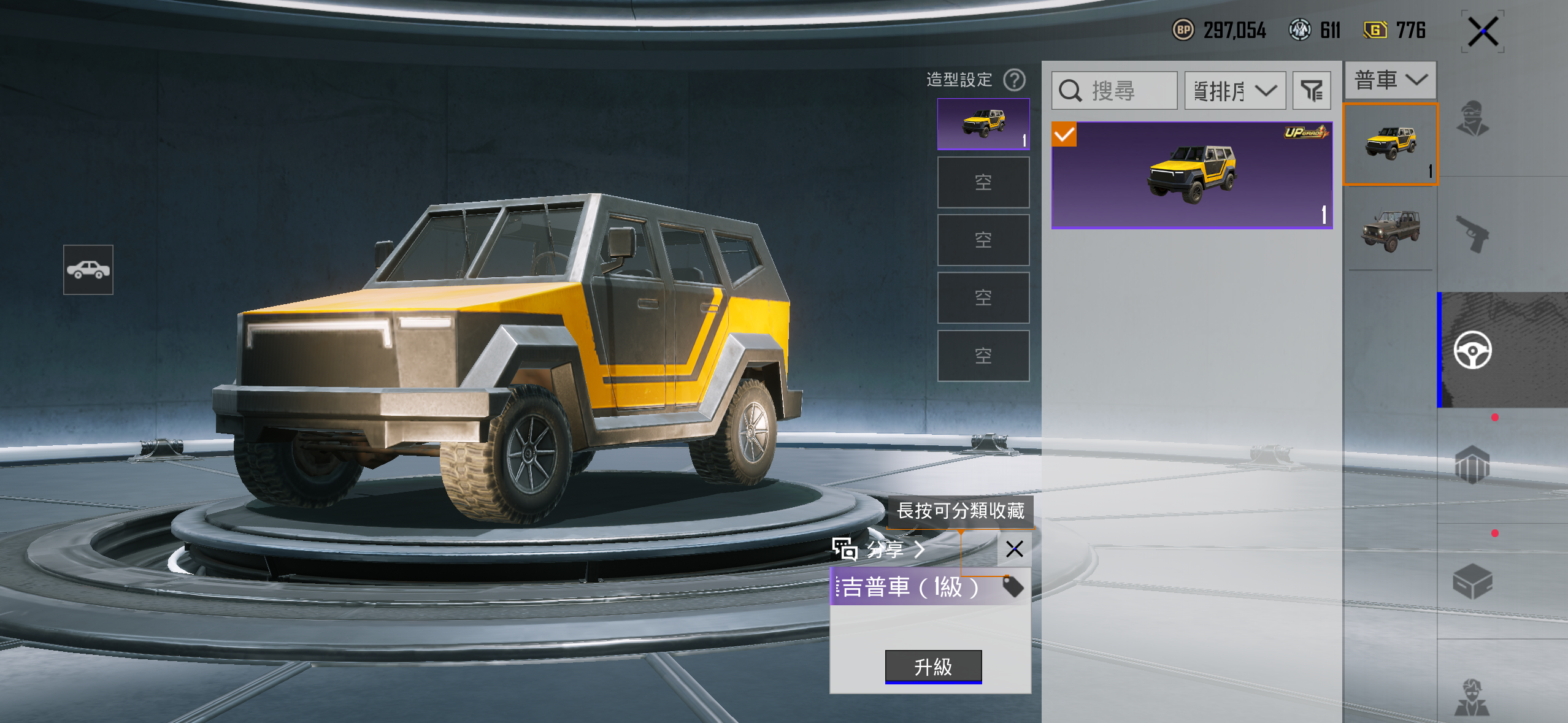This screenshot has height=723, width=1568.
Task: Open the filter funnel button
Action: (x=1312, y=91)
